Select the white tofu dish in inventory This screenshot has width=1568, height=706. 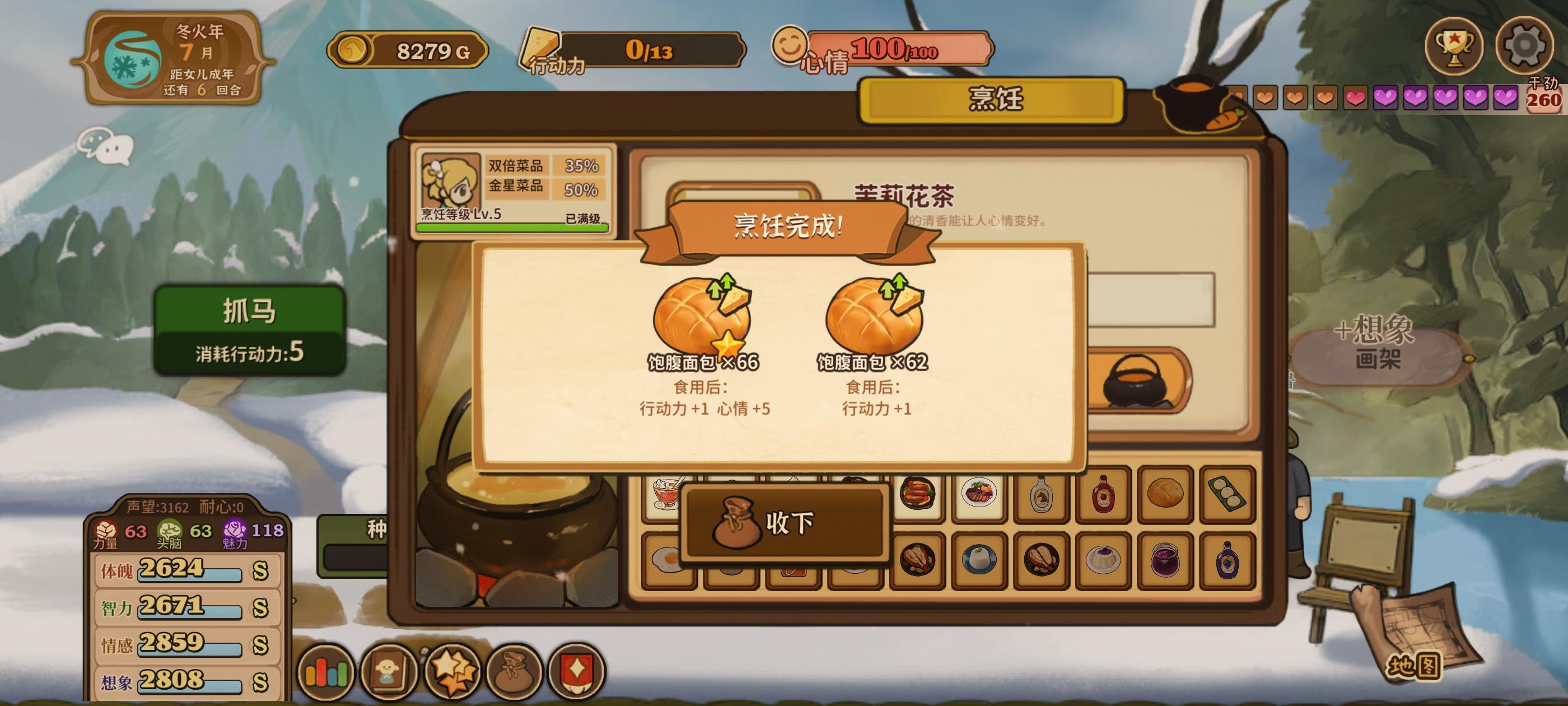[979, 560]
